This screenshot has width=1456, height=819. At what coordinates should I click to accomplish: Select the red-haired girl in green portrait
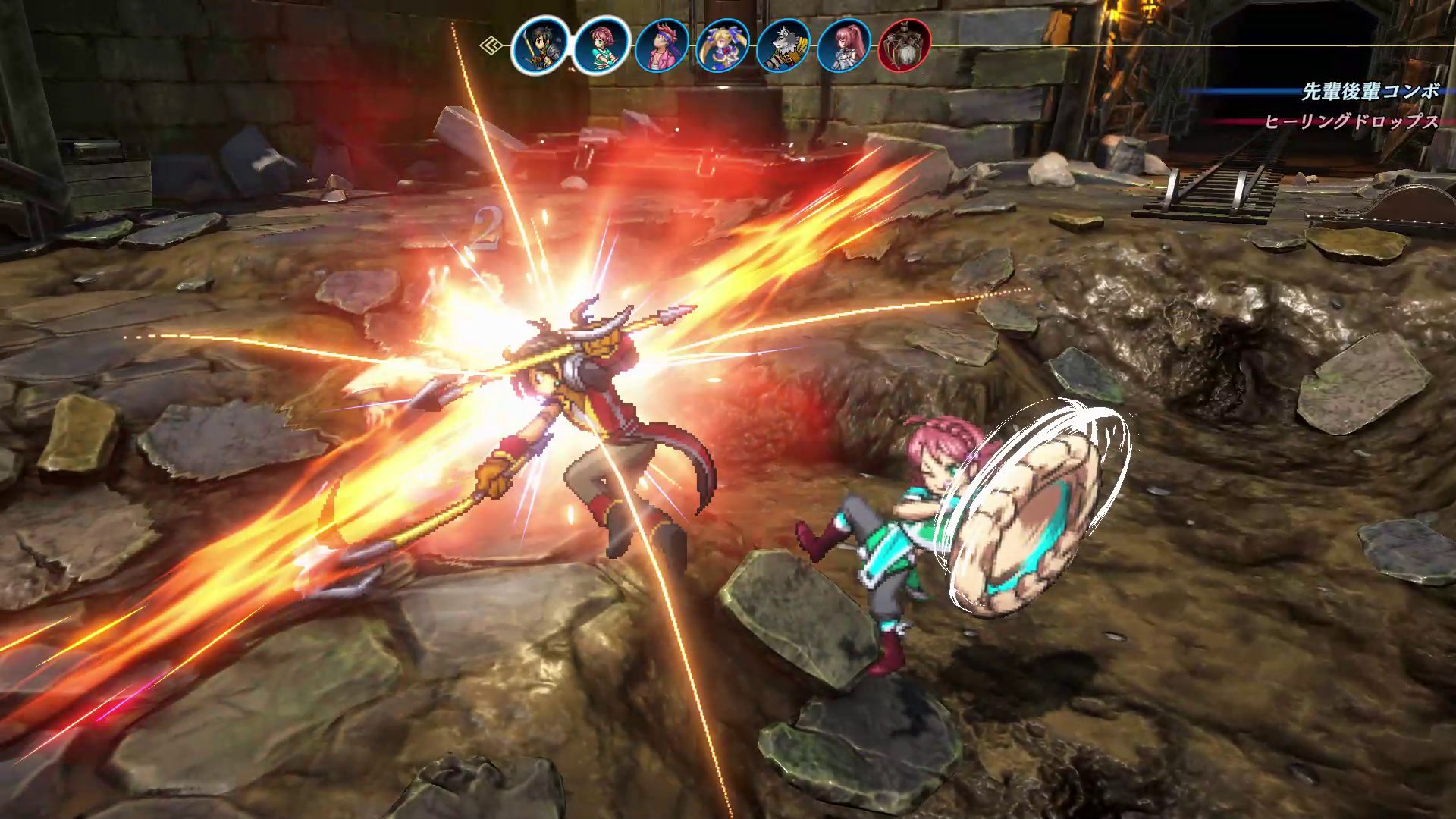click(x=601, y=45)
